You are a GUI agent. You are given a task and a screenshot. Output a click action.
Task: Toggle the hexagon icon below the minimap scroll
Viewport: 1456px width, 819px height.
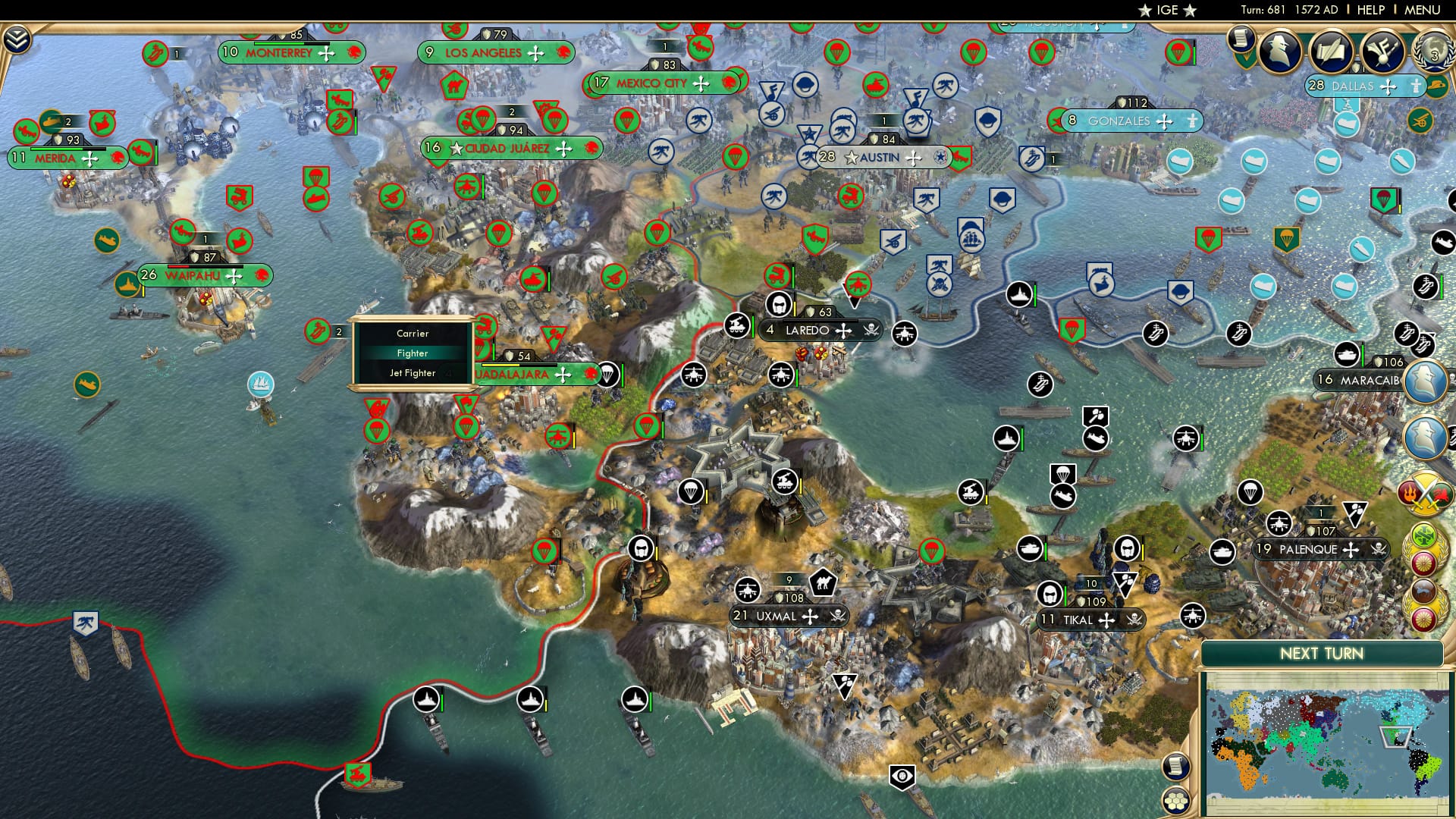point(1175,801)
